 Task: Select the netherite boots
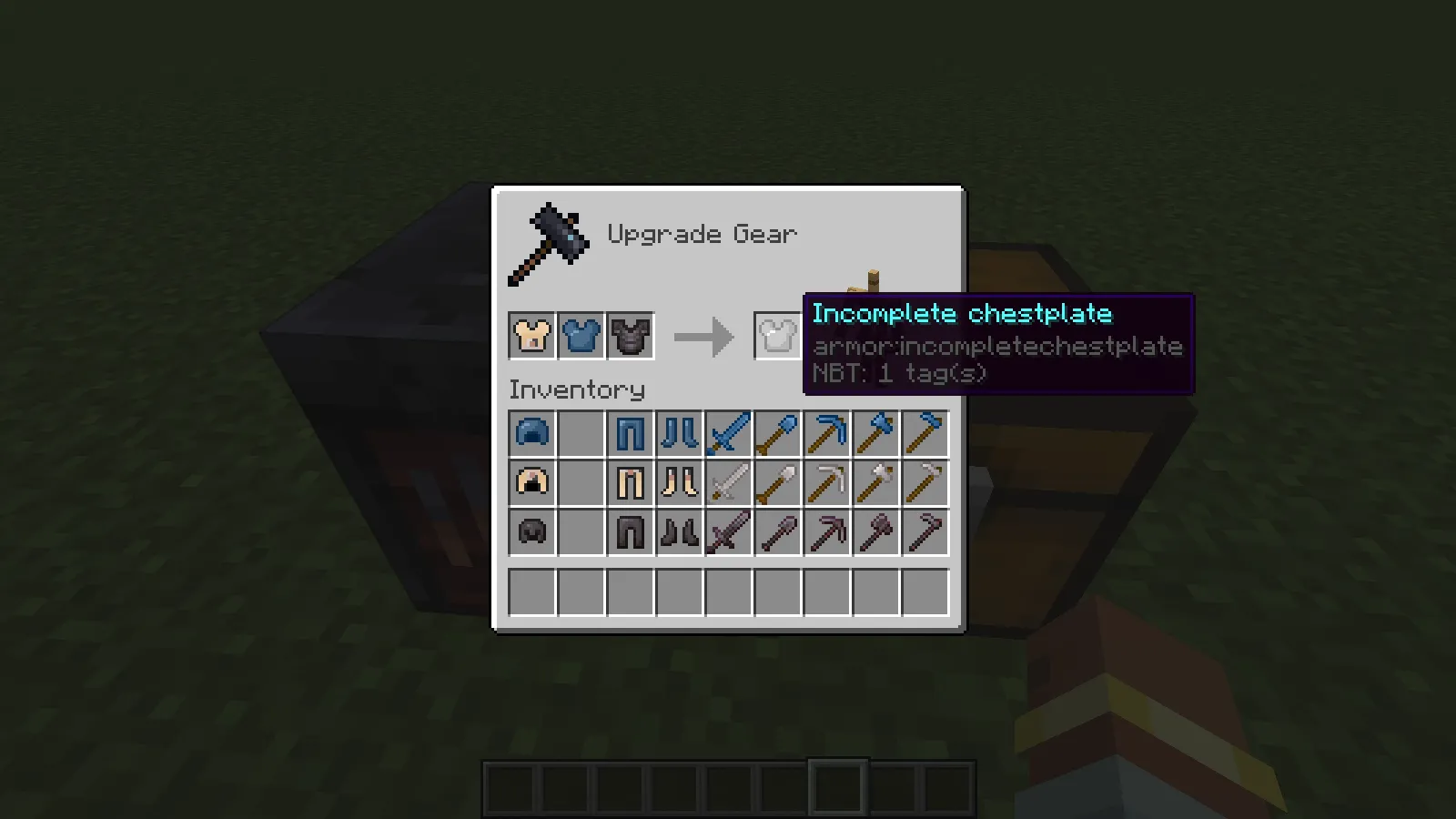[x=680, y=531]
